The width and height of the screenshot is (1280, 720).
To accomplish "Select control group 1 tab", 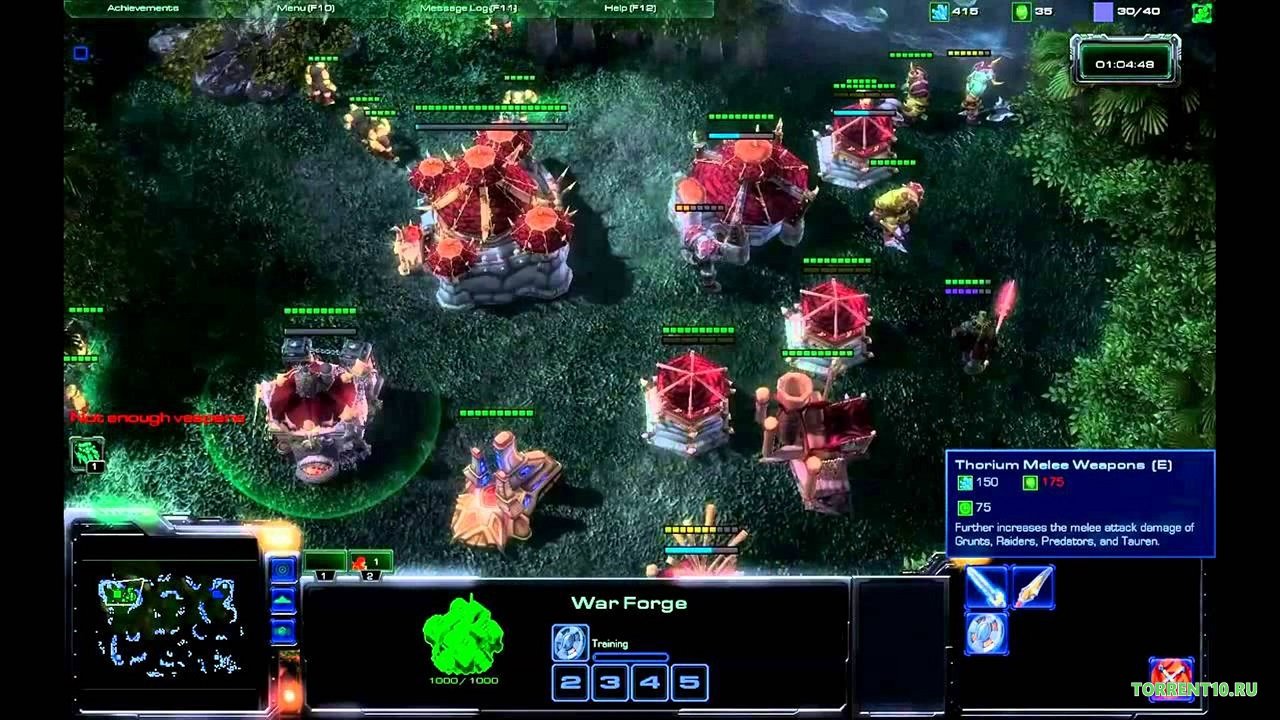I will coord(324,563).
